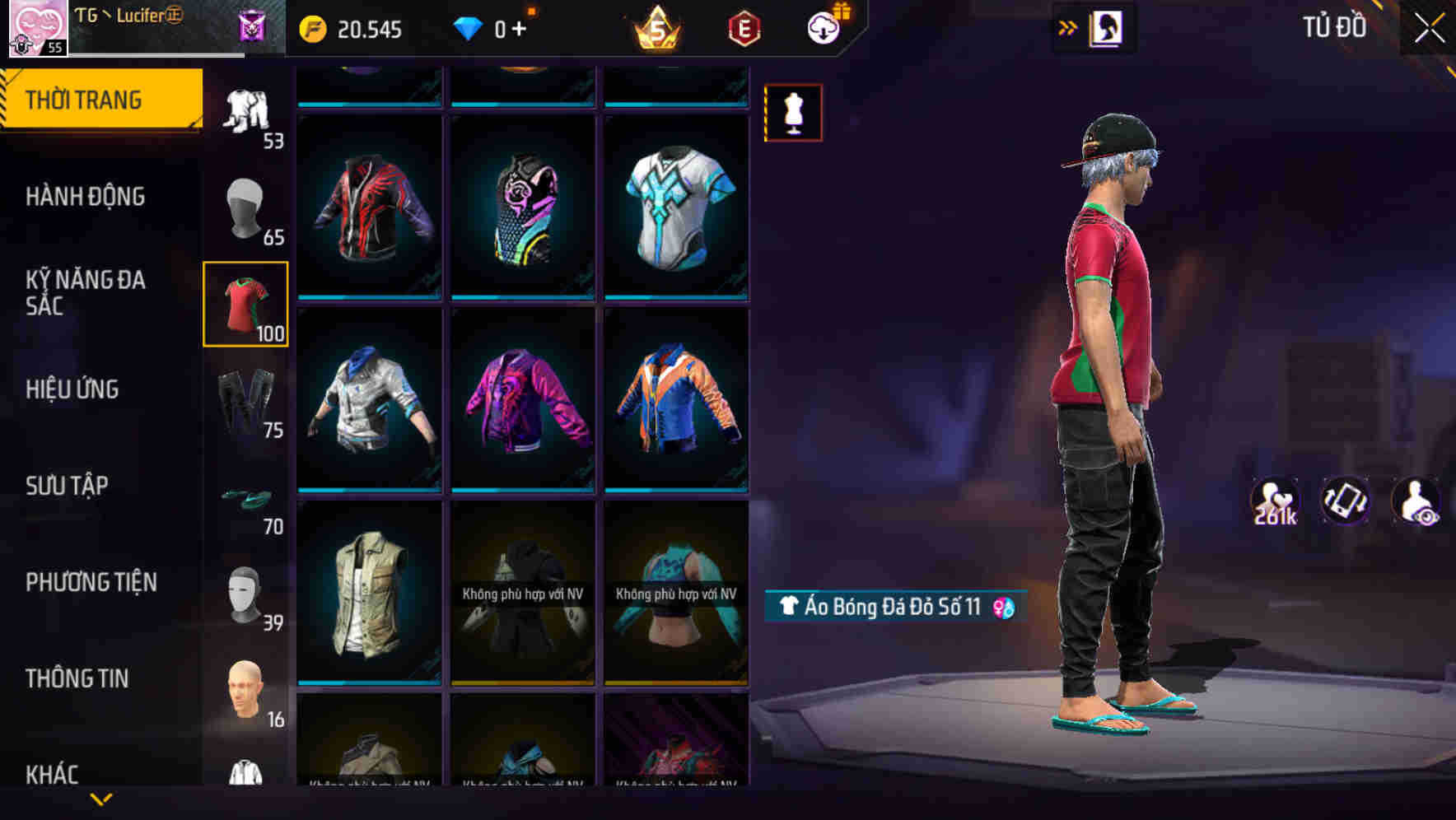Toggle gender icon on Áo Bóng Đá Đỏ Số 11
Screen dimensions: 1456x820
click(x=1003, y=607)
